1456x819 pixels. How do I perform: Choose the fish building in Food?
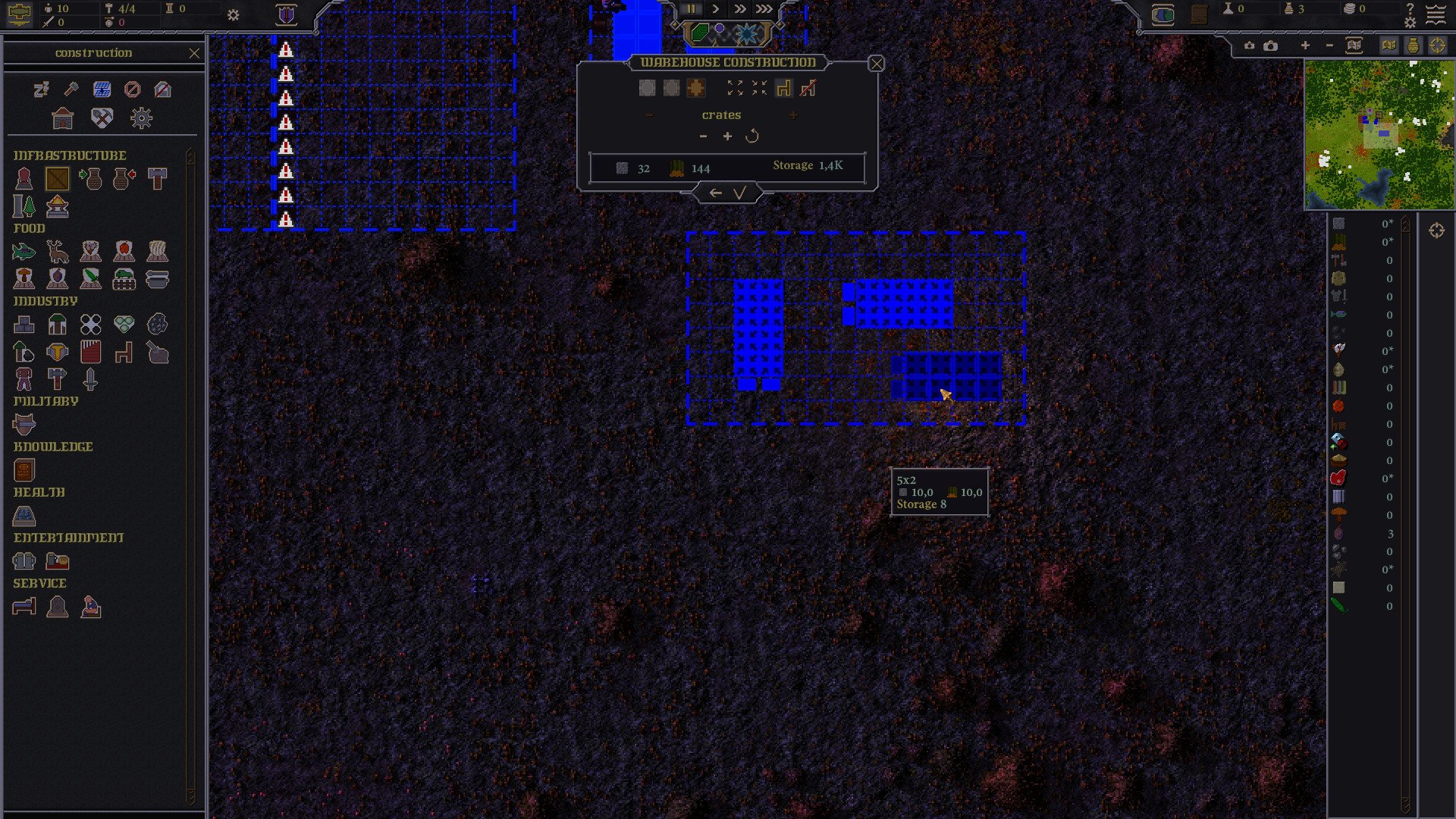[x=24, y=252]
